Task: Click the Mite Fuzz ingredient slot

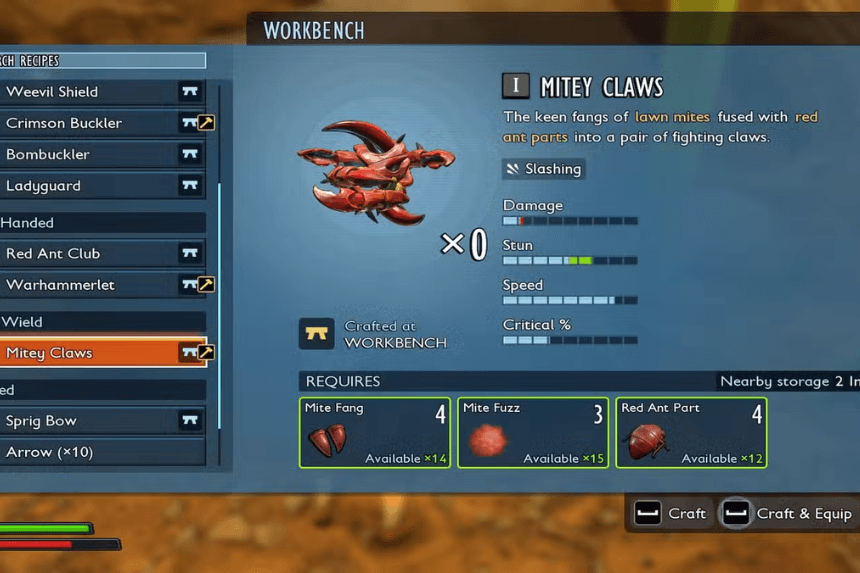Action: point(533,433)
